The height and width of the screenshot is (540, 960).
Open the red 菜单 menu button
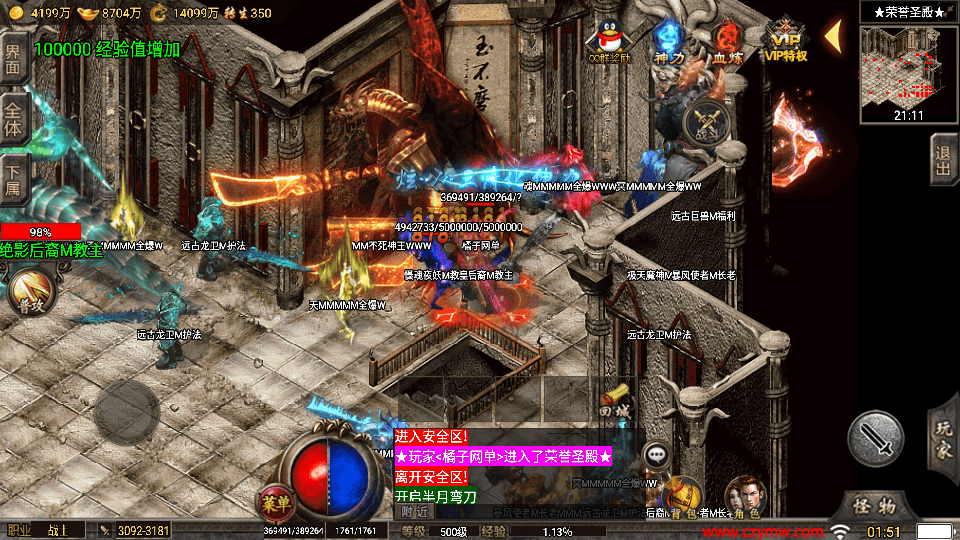click(x=275, y=502)
